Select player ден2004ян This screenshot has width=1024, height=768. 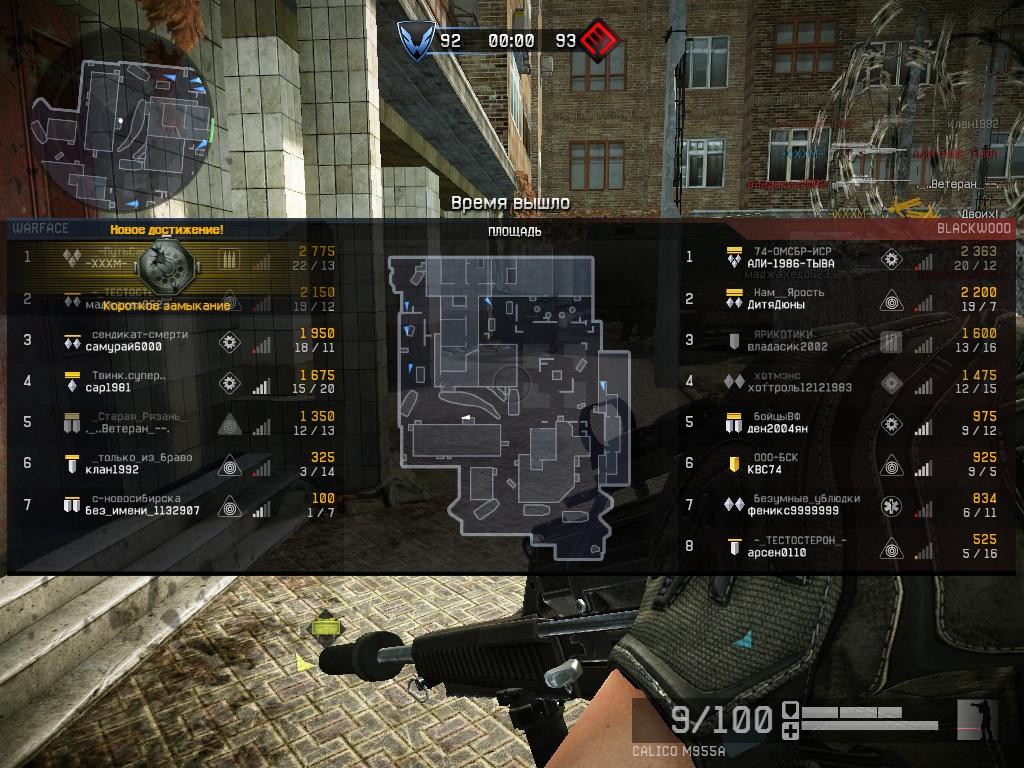tap(780, 429)
